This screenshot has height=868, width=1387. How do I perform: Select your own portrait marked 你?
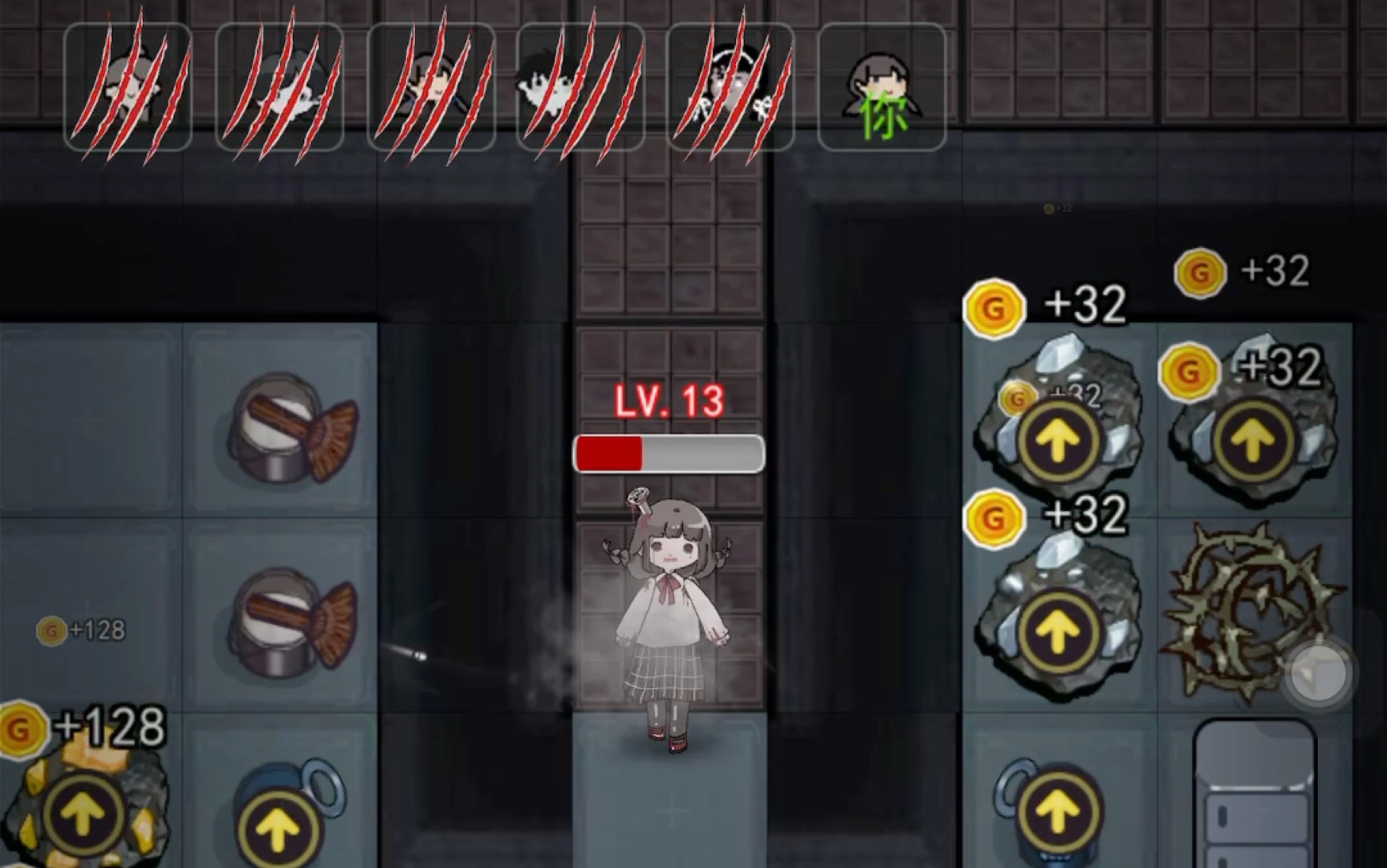pos(881,87)
